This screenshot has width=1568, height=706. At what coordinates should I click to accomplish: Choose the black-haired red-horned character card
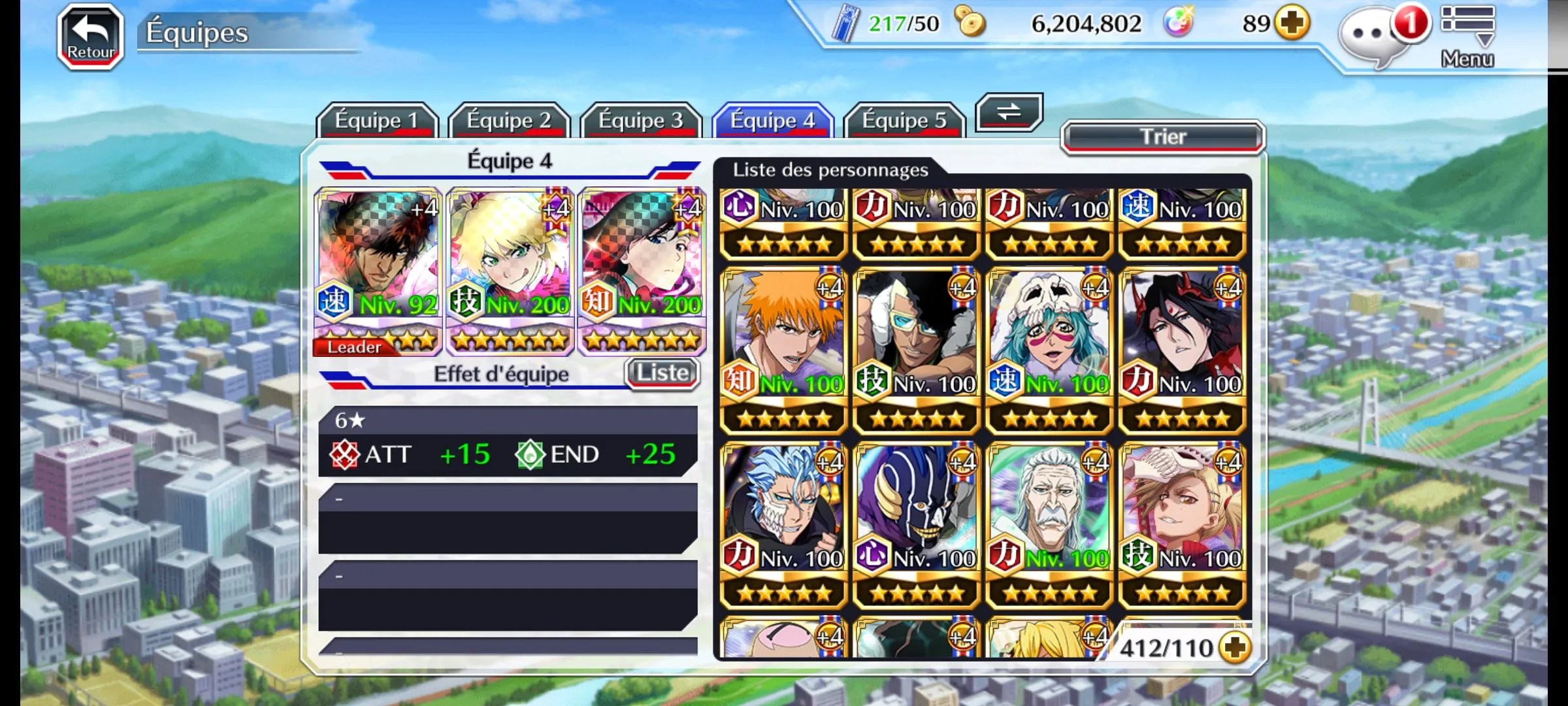pyautogui.click(x=1182, y=350)
